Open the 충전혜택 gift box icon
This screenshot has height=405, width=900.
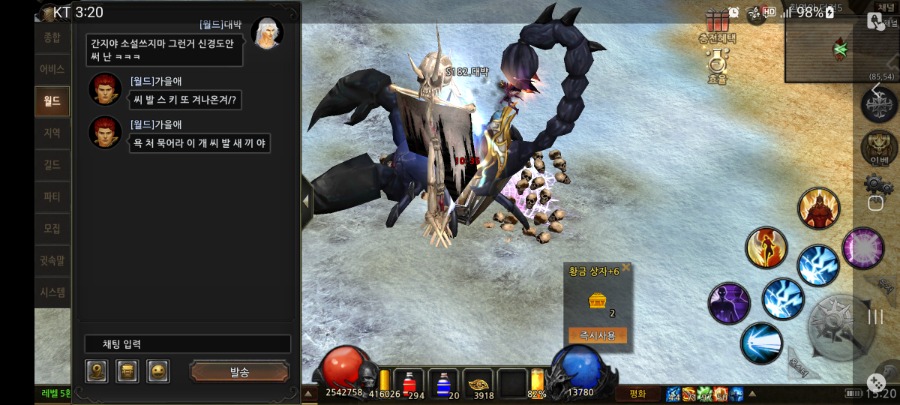click(716, 23)
